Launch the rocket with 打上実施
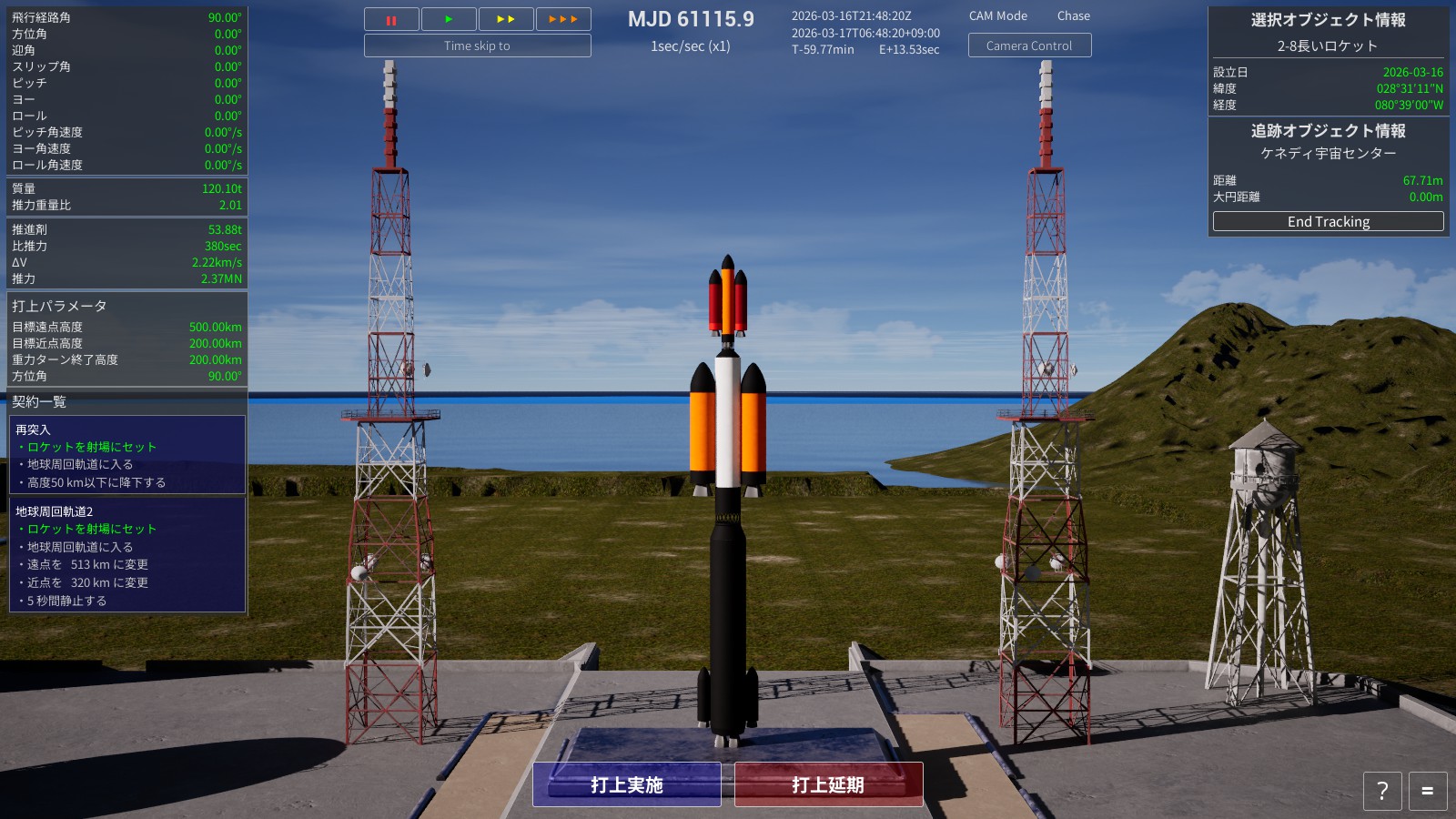Image resolution: width=1456 pixels, height=819 pixels. click(x=627, y=784)
